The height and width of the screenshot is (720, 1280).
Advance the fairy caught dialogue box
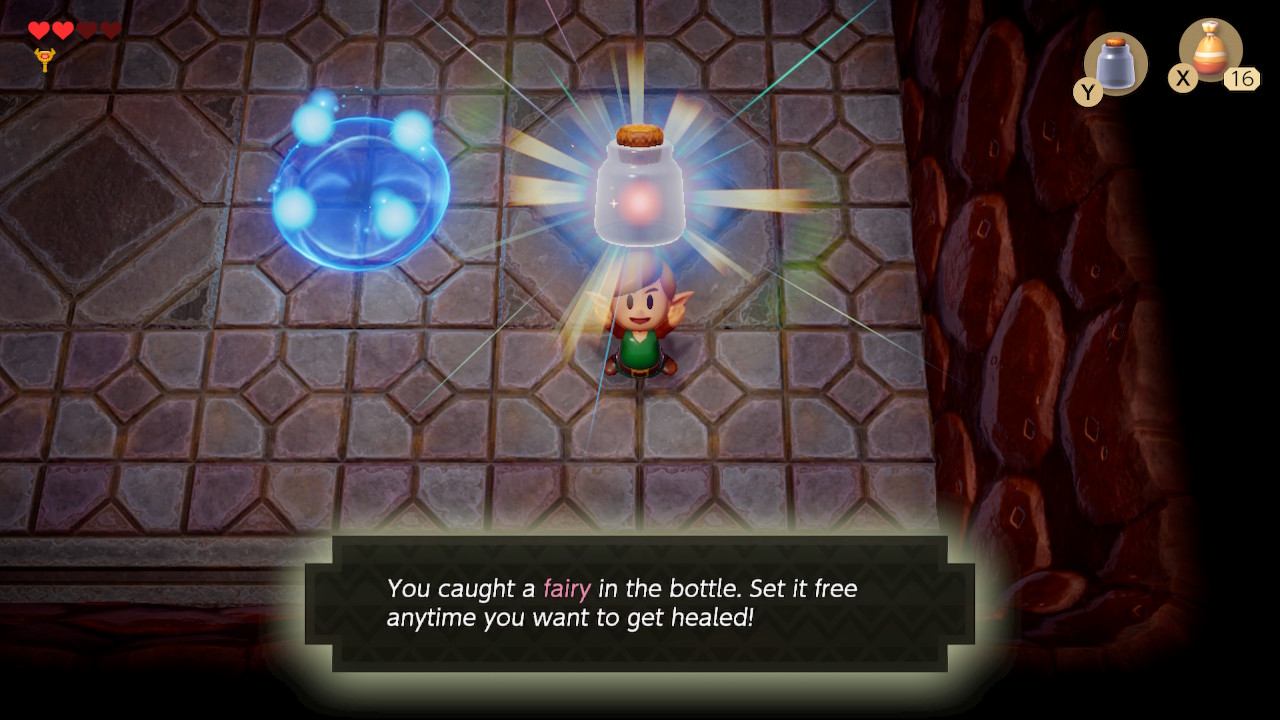(x=640, y=603)
